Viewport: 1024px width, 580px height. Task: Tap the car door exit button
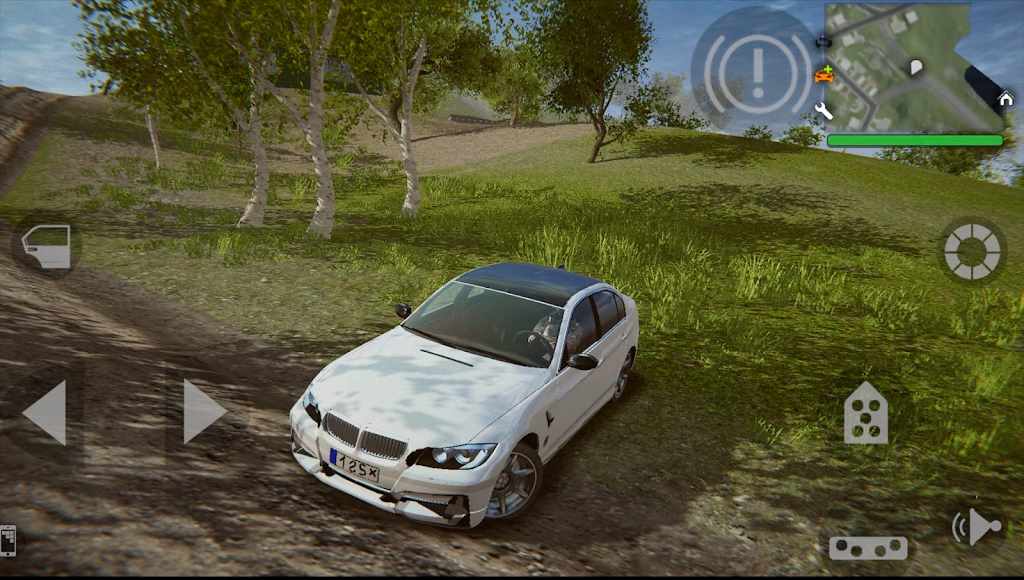pyautogui.click(x=47, y=247)
